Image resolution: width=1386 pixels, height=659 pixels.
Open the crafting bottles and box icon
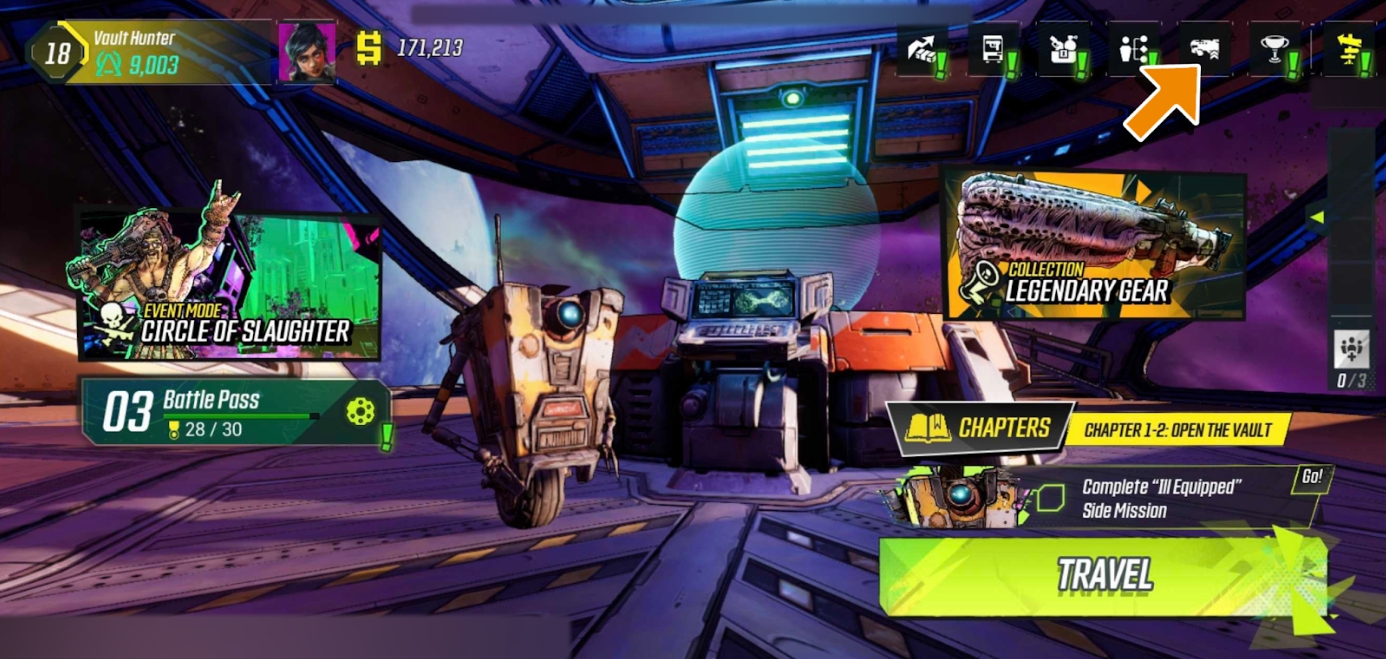pos(1062,50)
